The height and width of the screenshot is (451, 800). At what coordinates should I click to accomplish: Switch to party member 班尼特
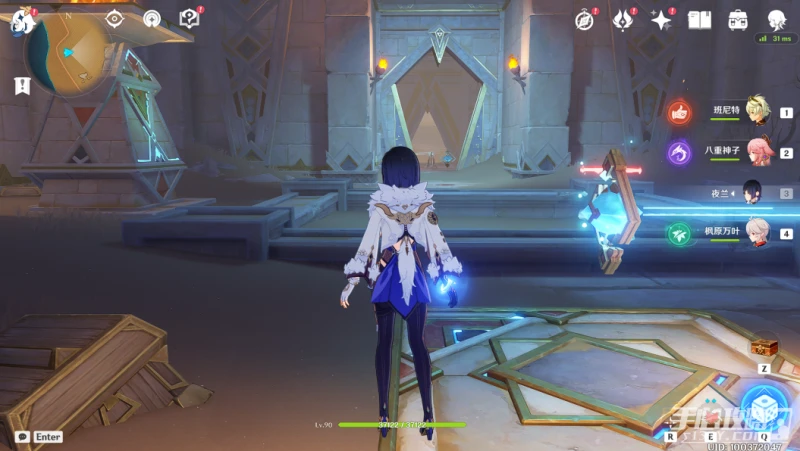click(757, 112)
